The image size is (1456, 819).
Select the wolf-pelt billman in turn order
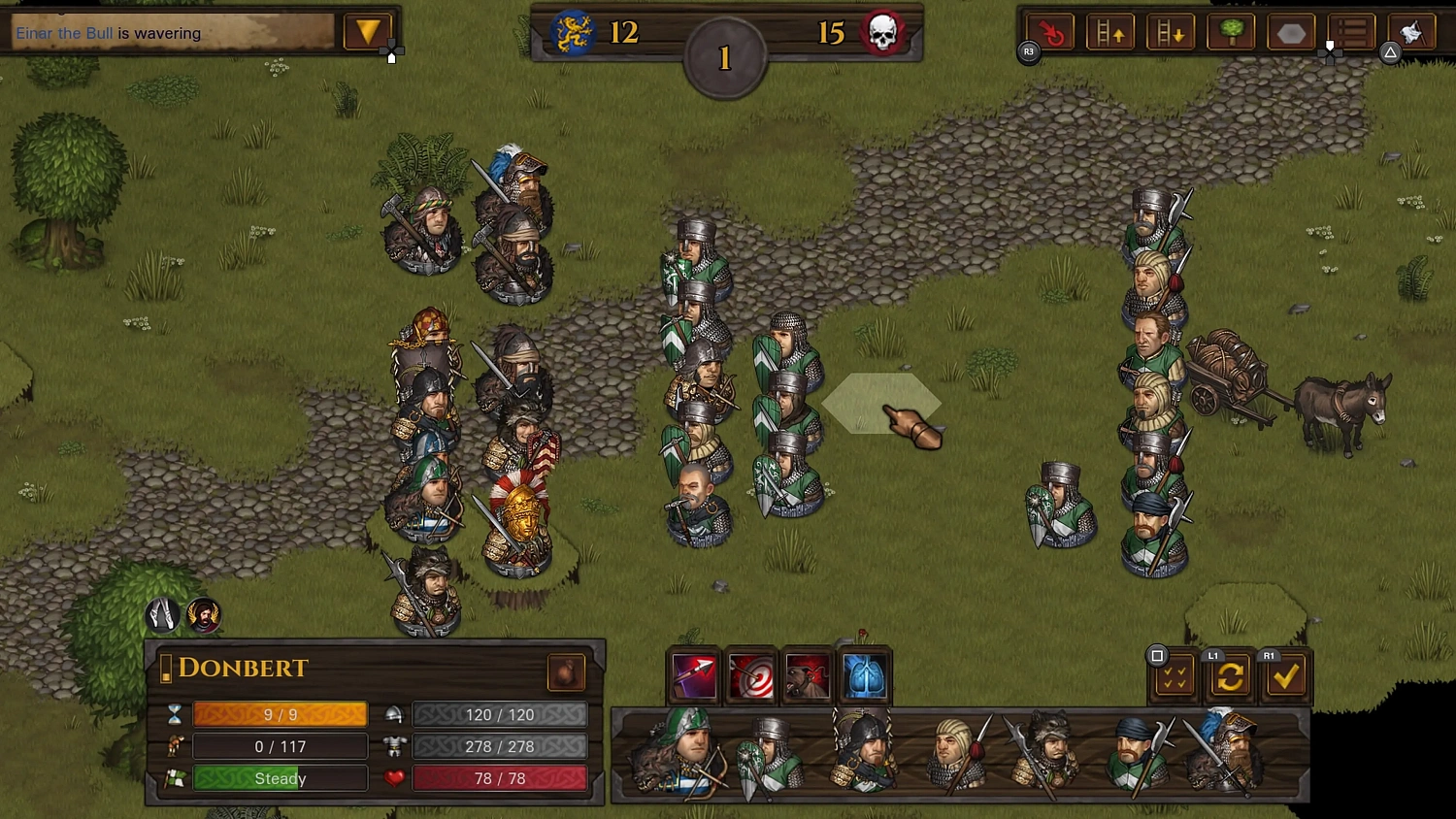pyautogui.click(x=1042, y=754)
